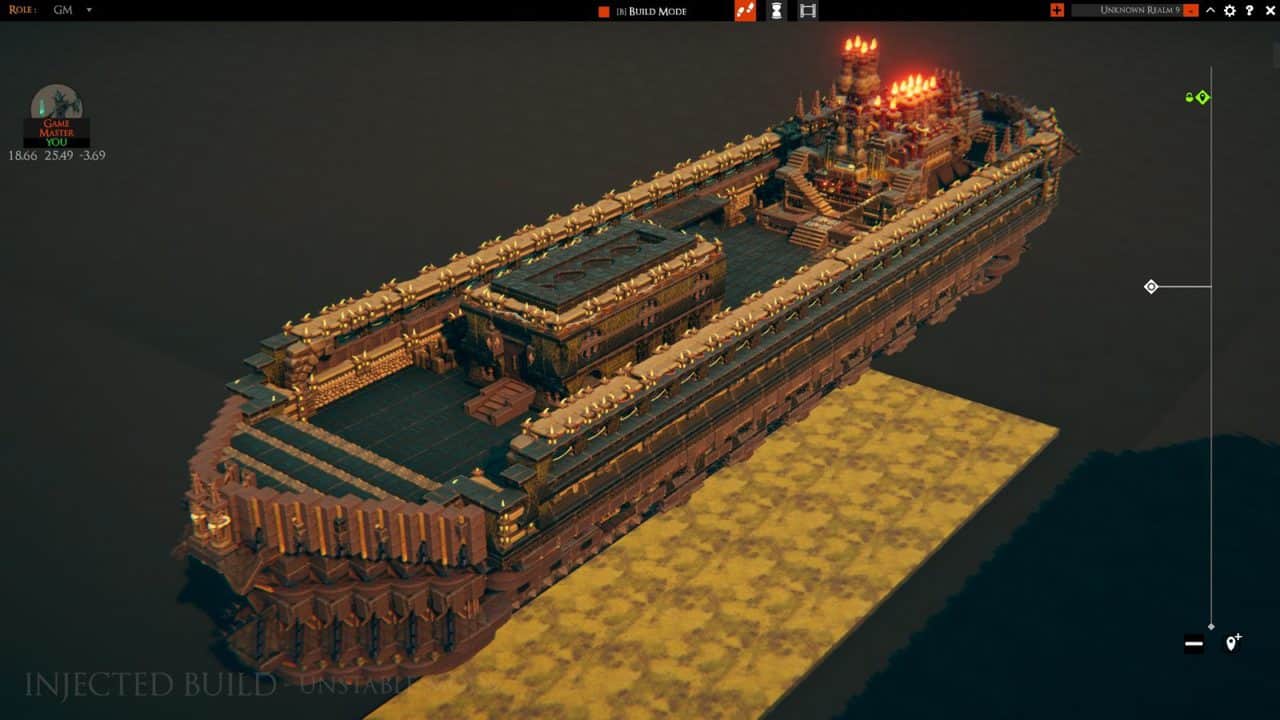Screen dimensions: 1280x720
Task: Click the orange plus icon near realm name
Action: (1057, 11)
